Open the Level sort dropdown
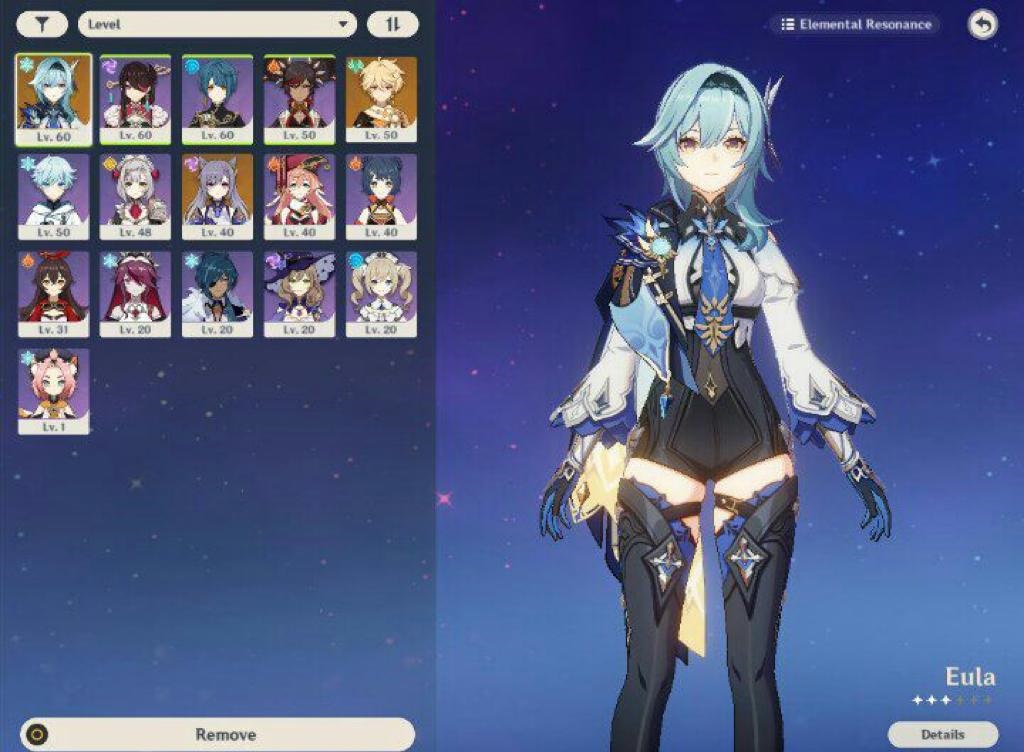Screen dimensions: 1024x752 point(217,24)
